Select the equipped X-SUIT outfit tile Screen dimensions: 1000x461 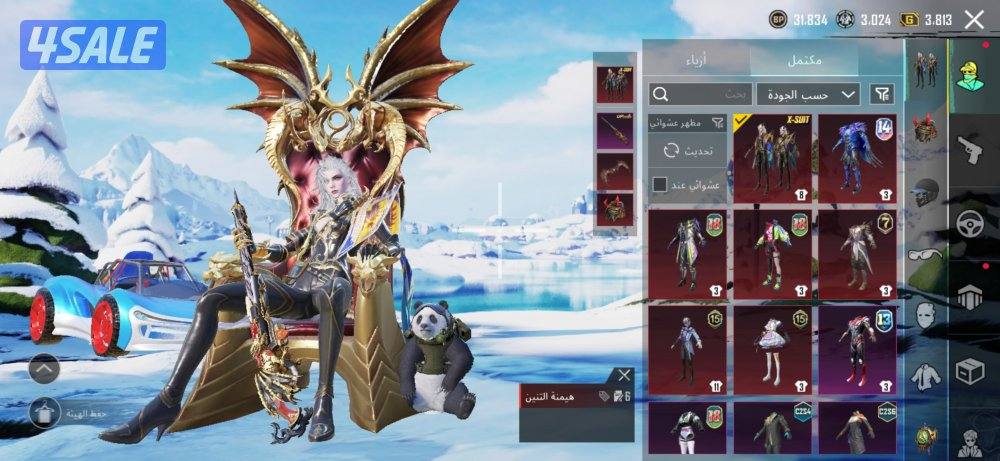[x=772, y=156]
